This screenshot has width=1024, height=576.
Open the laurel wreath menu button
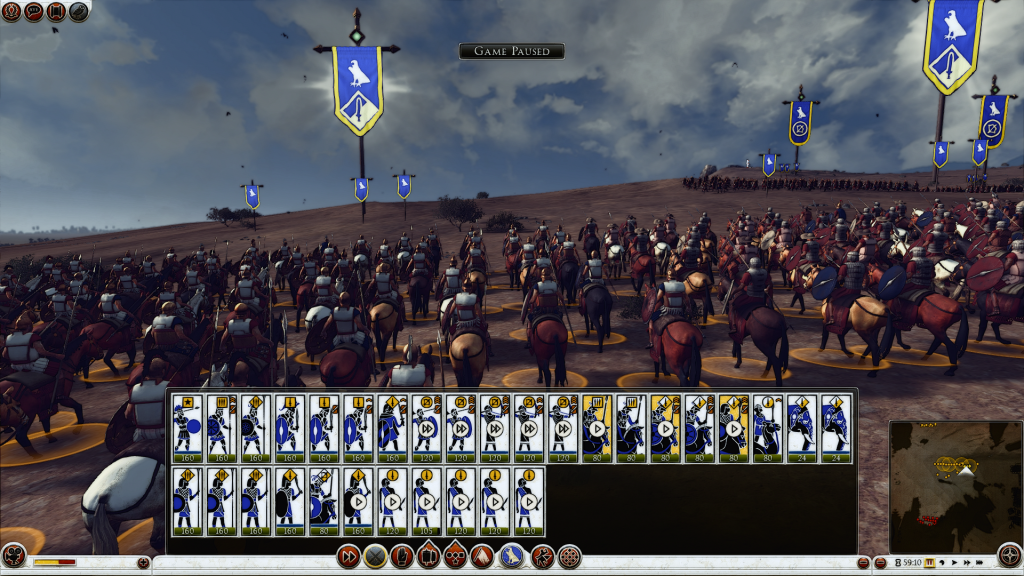tap(12, 12)
